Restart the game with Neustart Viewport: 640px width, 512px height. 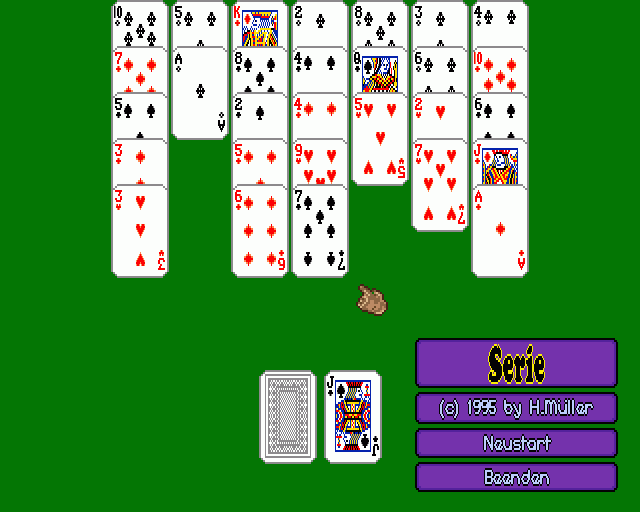tap(516, 443)
